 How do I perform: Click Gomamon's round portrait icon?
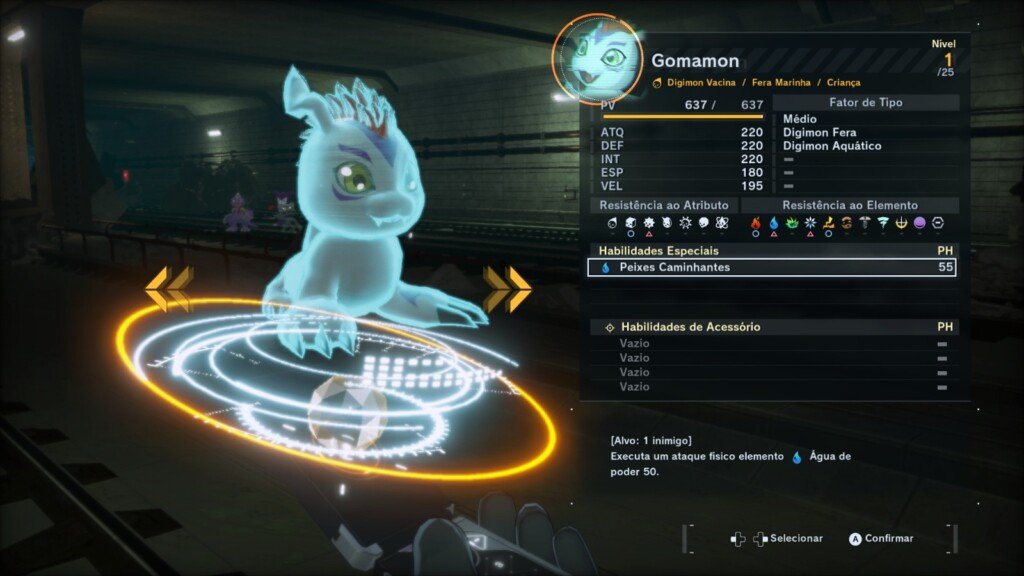[x=598, y=58]
